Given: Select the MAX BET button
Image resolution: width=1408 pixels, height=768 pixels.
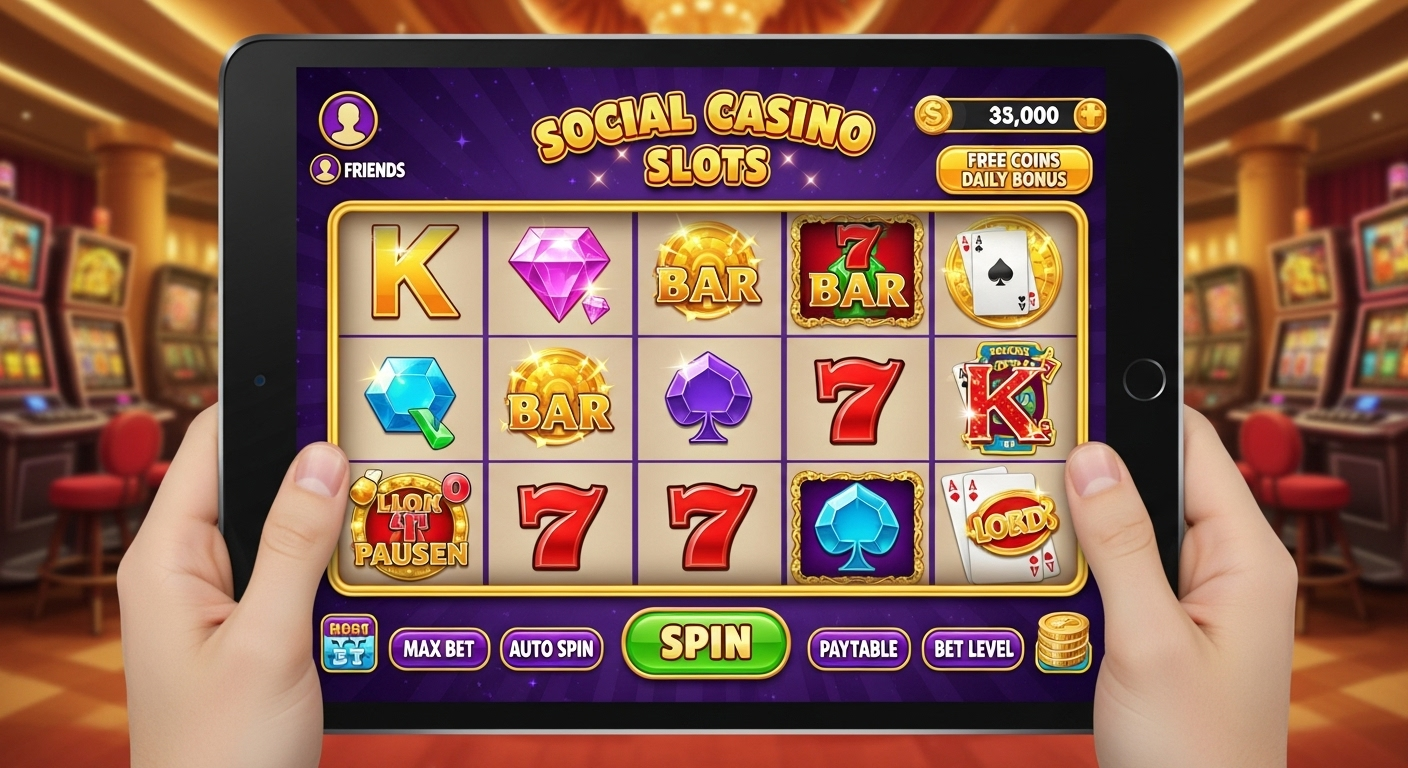Looking at the screenshot, I should tap(439, 649).
